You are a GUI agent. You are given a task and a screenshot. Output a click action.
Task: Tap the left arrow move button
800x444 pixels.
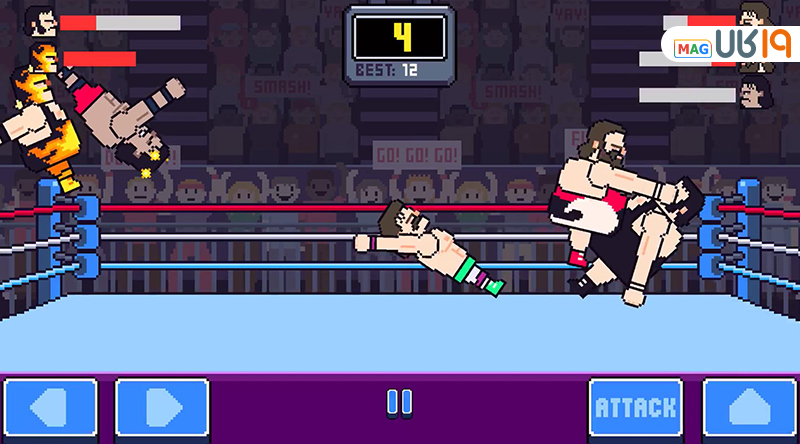pyautogui.click(x=49, y=409)
